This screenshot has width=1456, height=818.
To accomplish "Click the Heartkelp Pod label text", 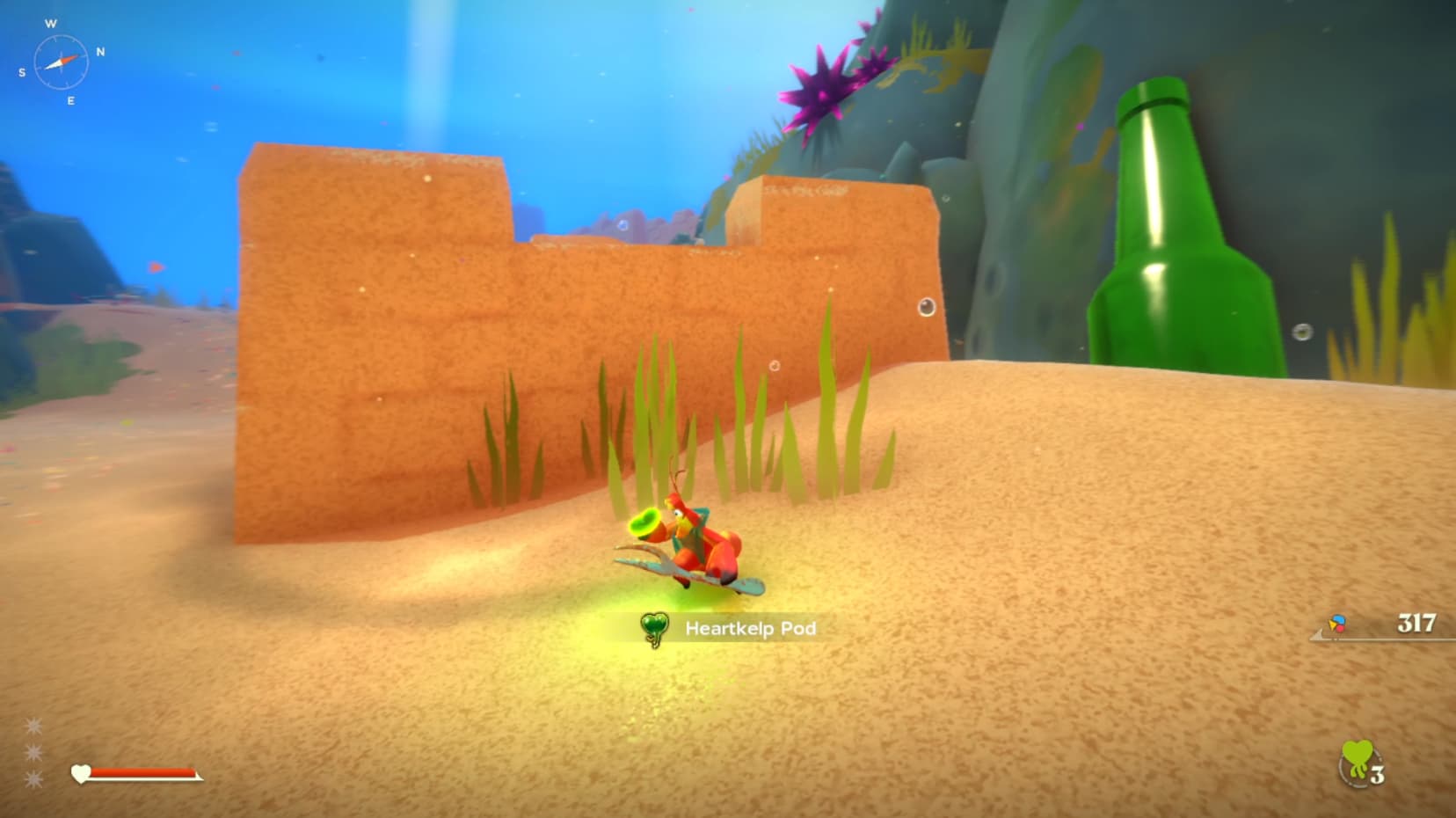I will pos(751,628).
